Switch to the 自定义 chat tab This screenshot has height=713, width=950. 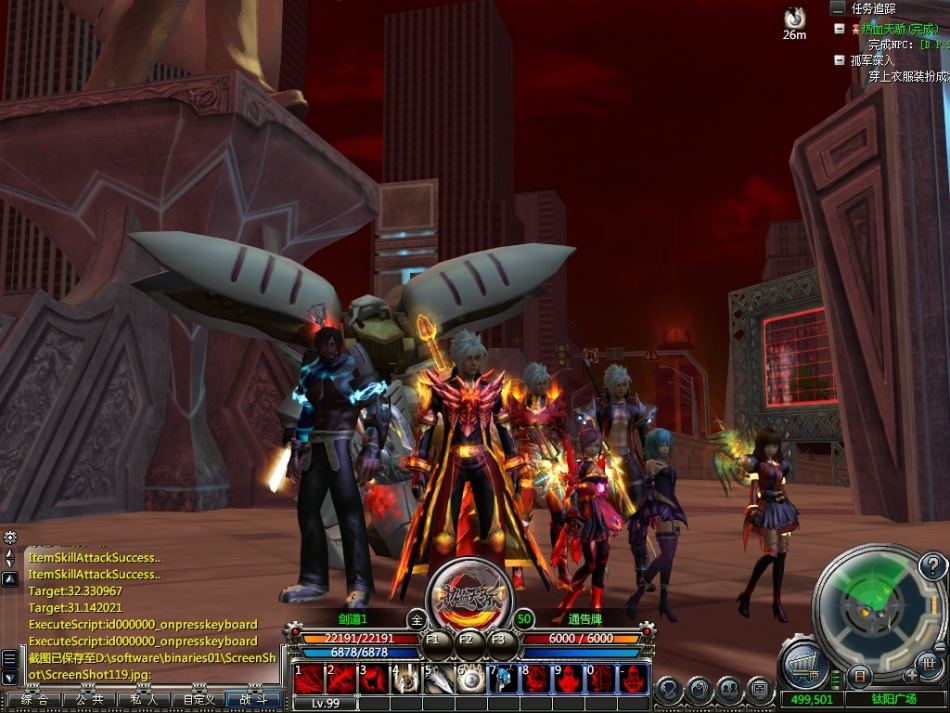[196, 700]
